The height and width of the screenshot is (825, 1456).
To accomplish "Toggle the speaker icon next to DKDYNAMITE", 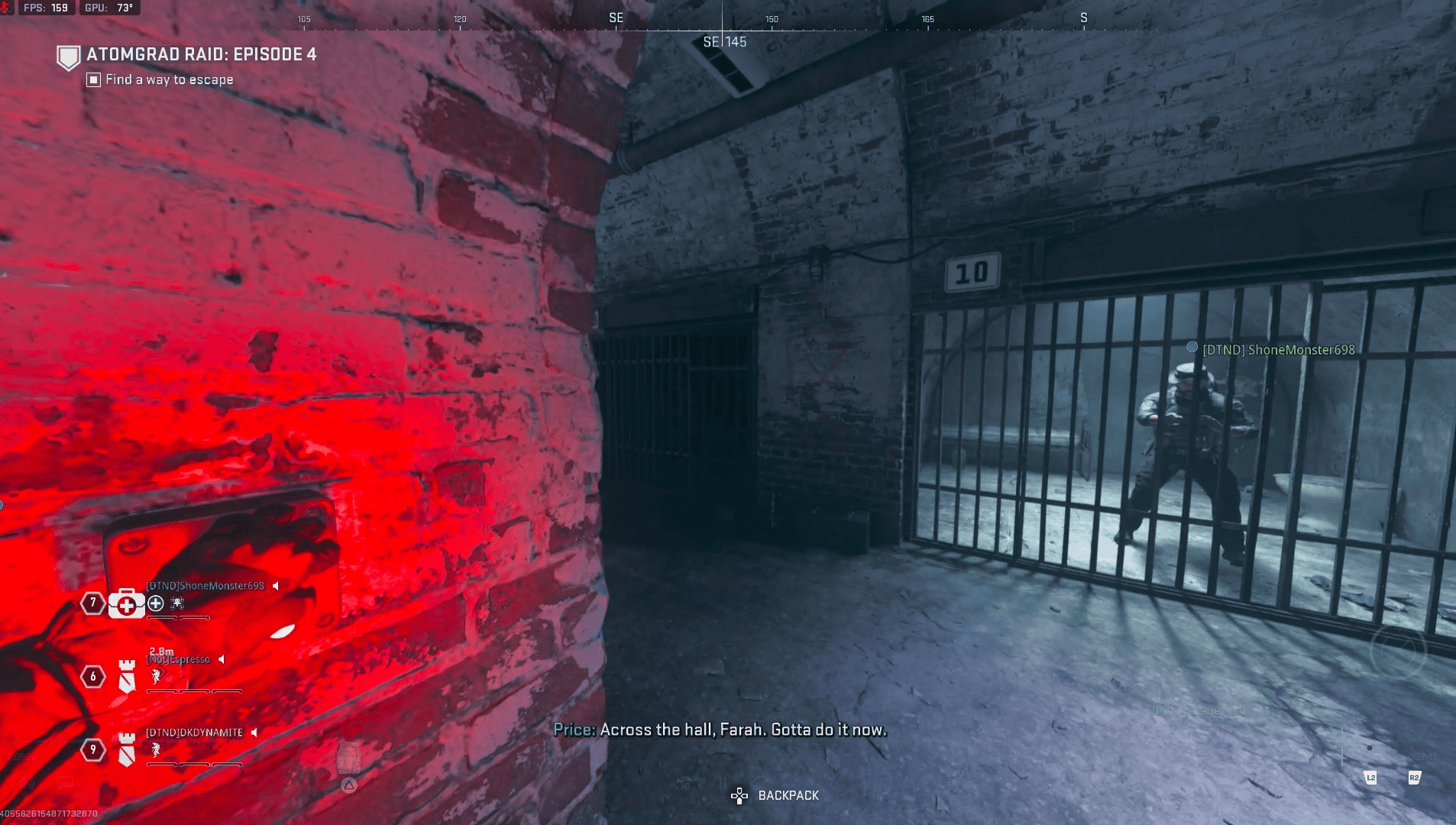I will click(254, 732).
